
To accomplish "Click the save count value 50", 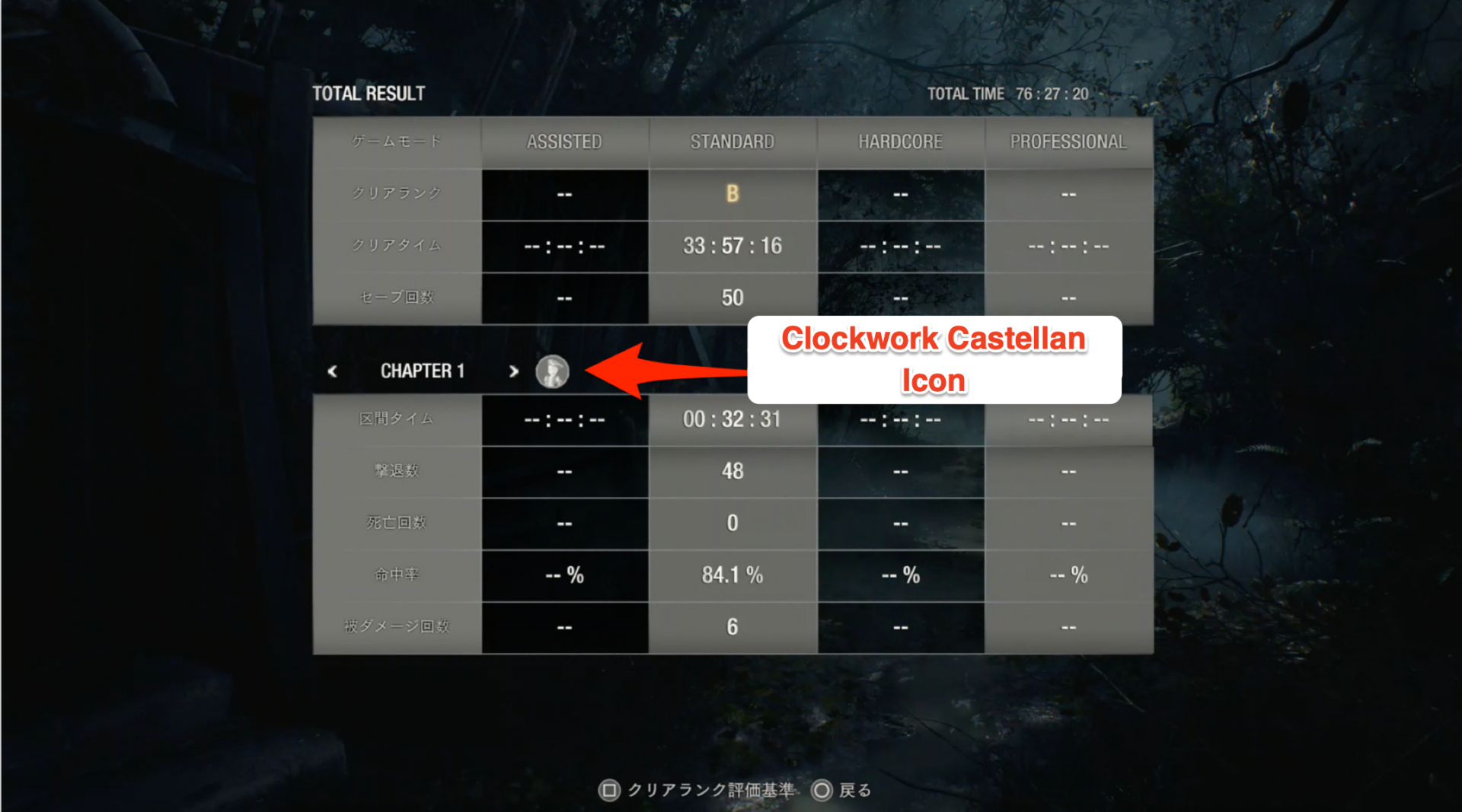I will click(732, 297).
